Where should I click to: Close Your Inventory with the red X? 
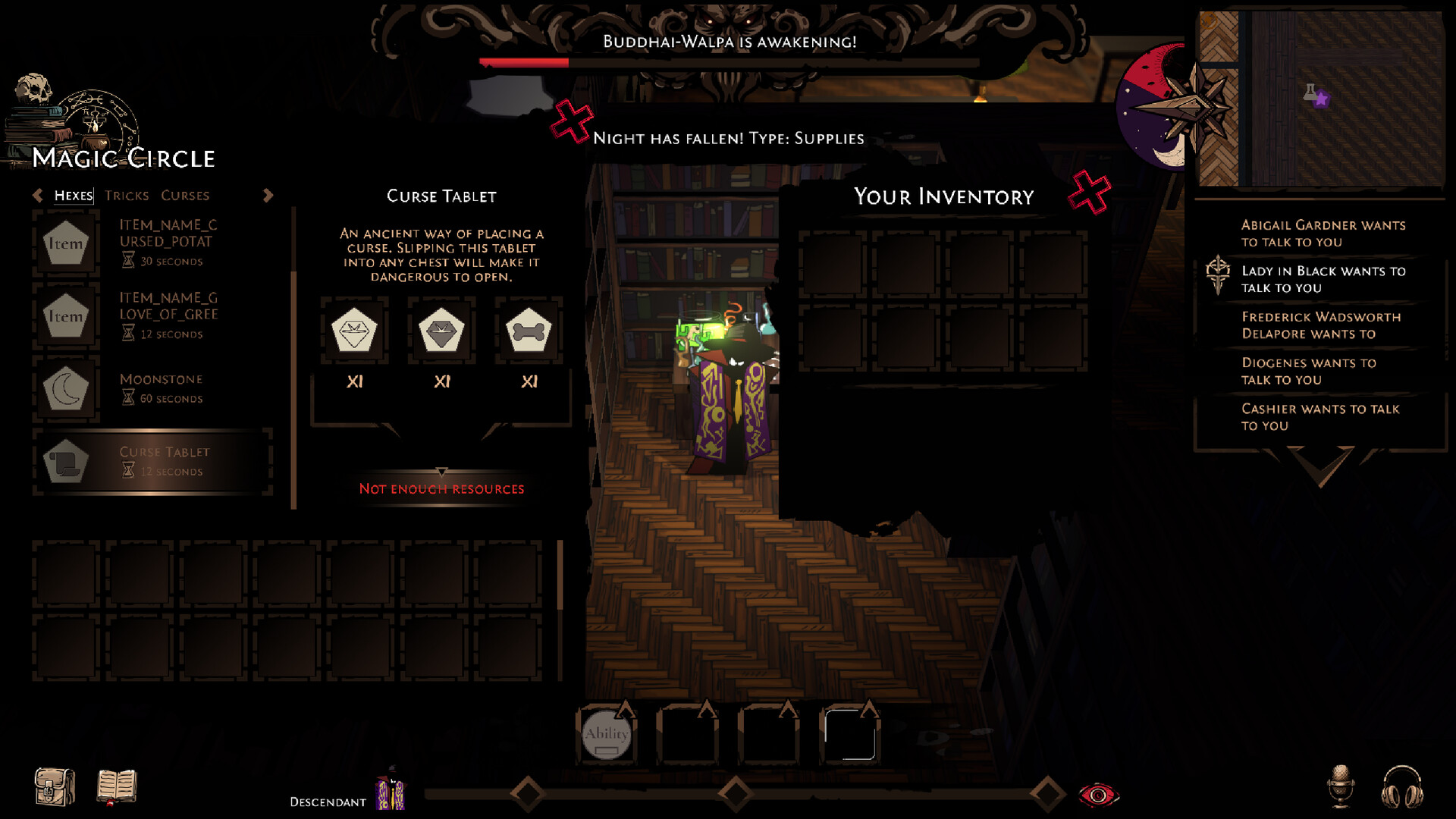[1090, 192]
